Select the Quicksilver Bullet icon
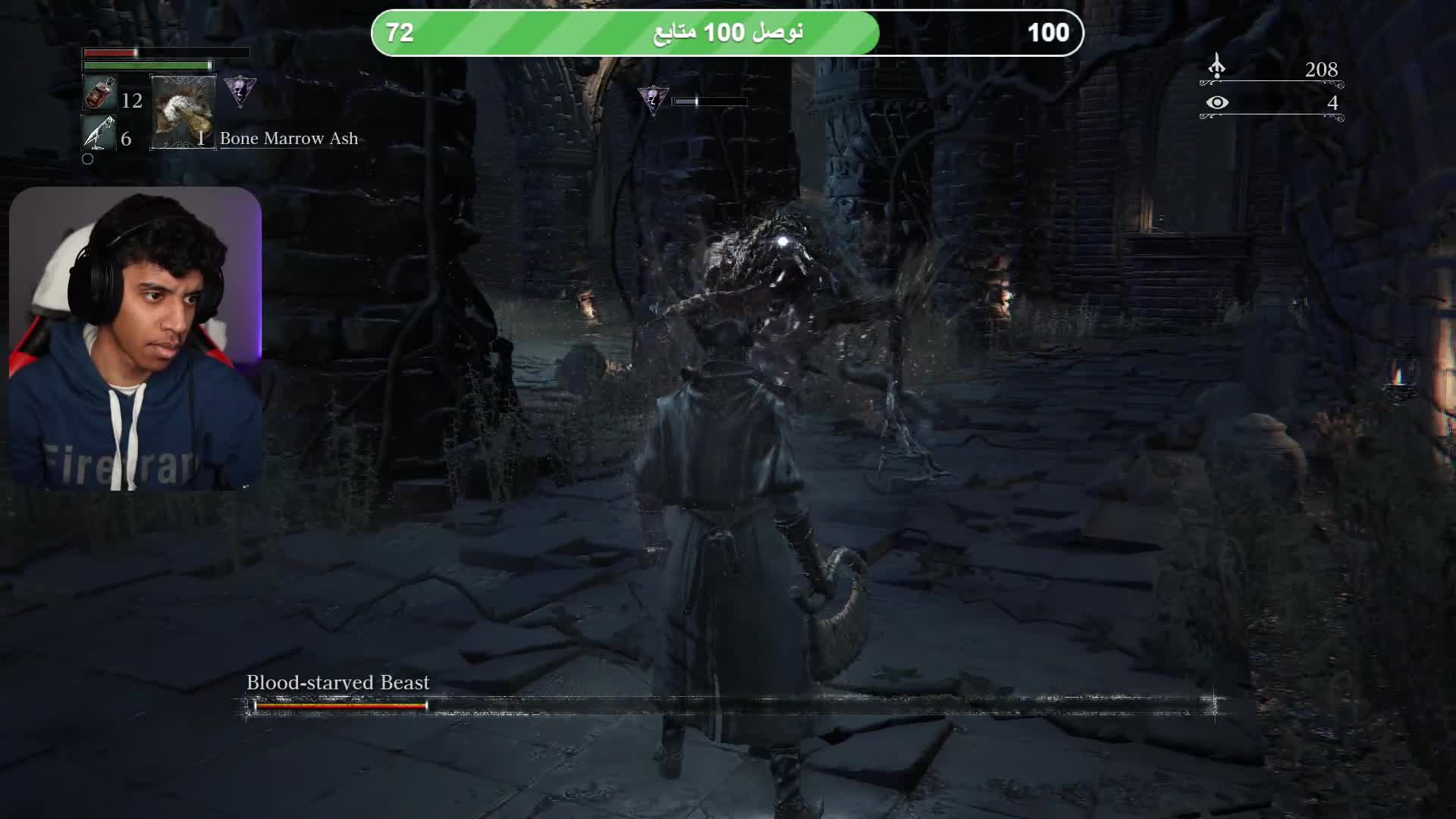The image size is (1456, 819). pos(99,133)
